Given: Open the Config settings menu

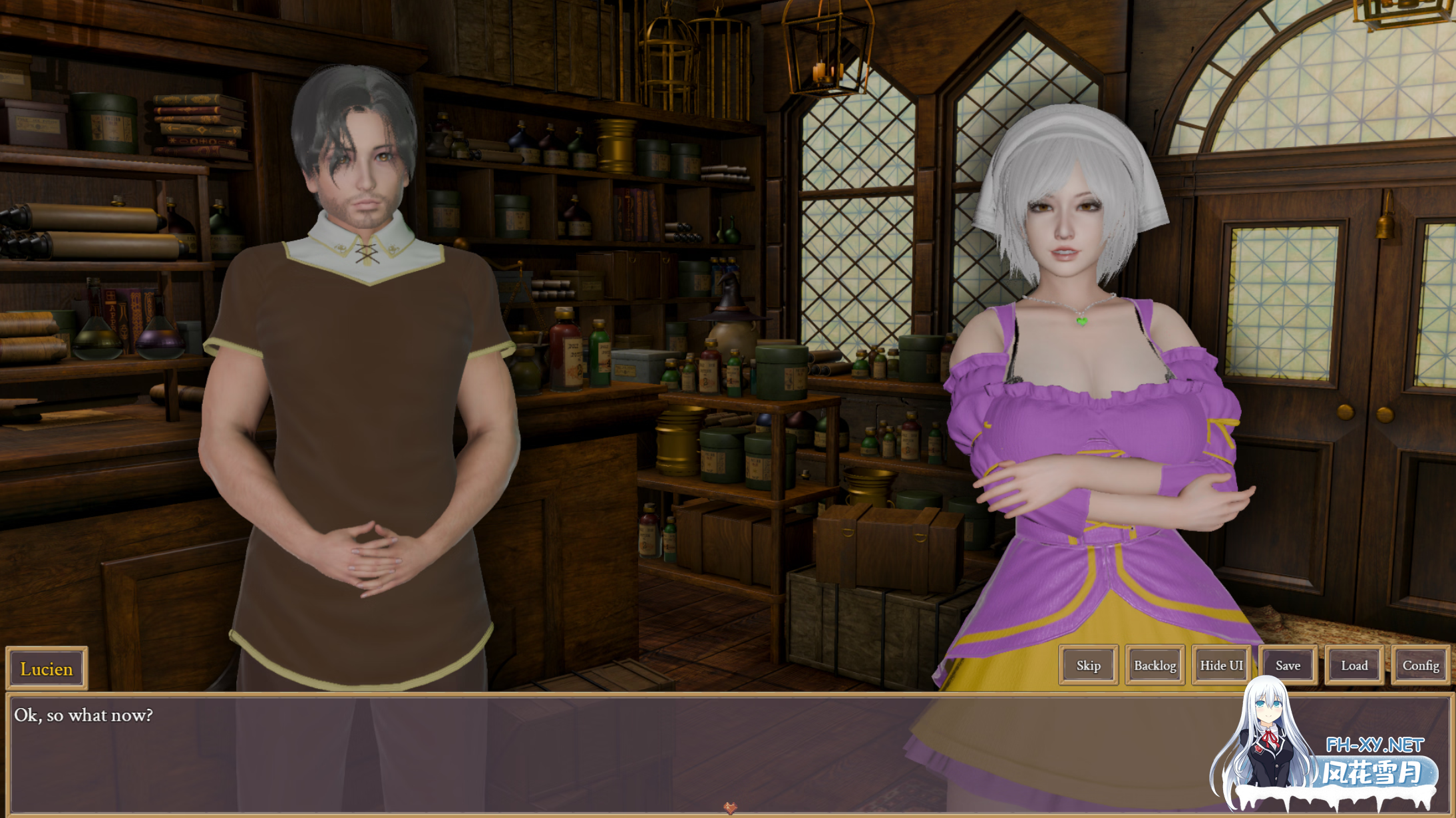Looking at the screenshot, I should 1423,665.
